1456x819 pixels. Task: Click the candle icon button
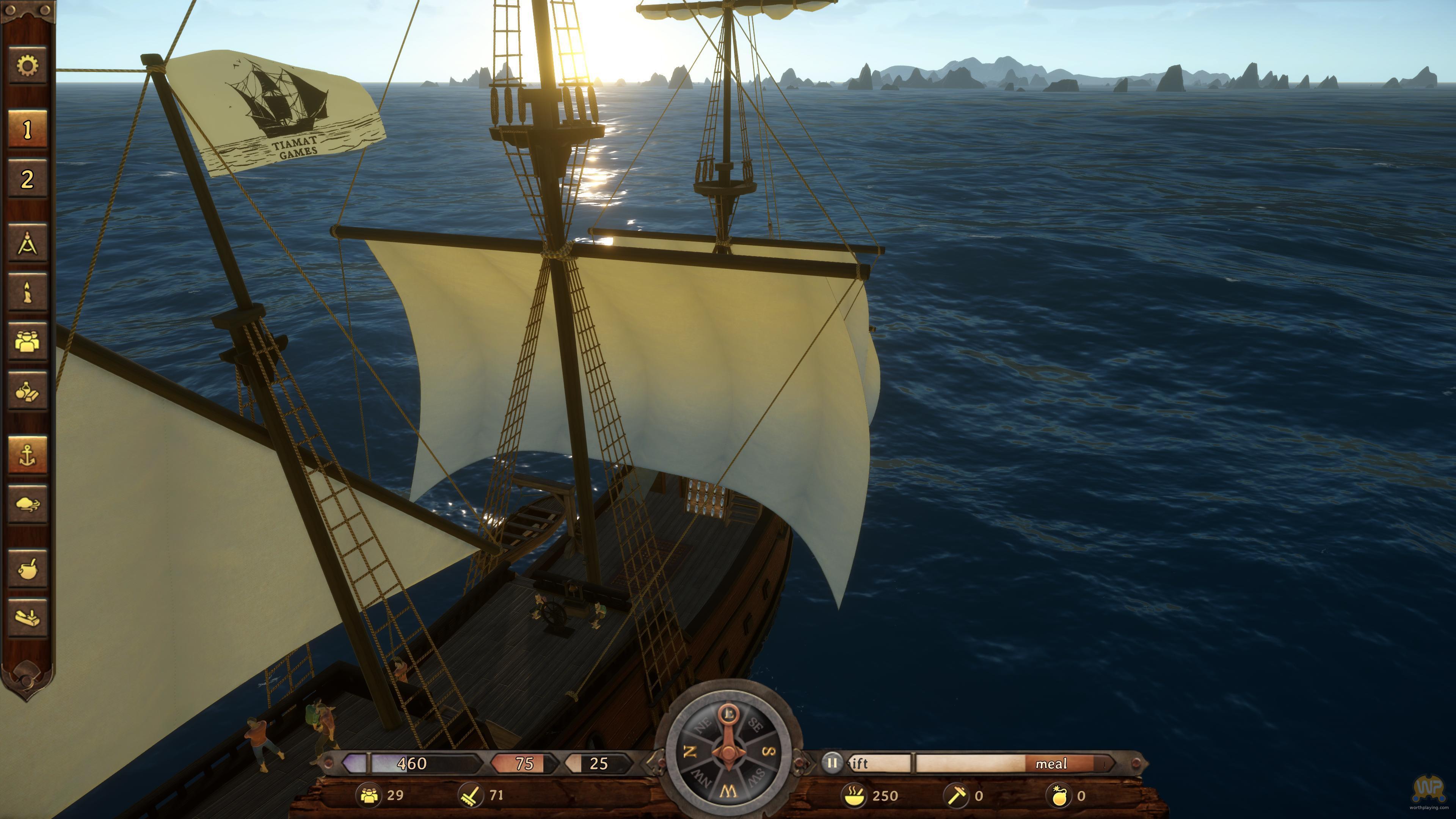(27, 292)
